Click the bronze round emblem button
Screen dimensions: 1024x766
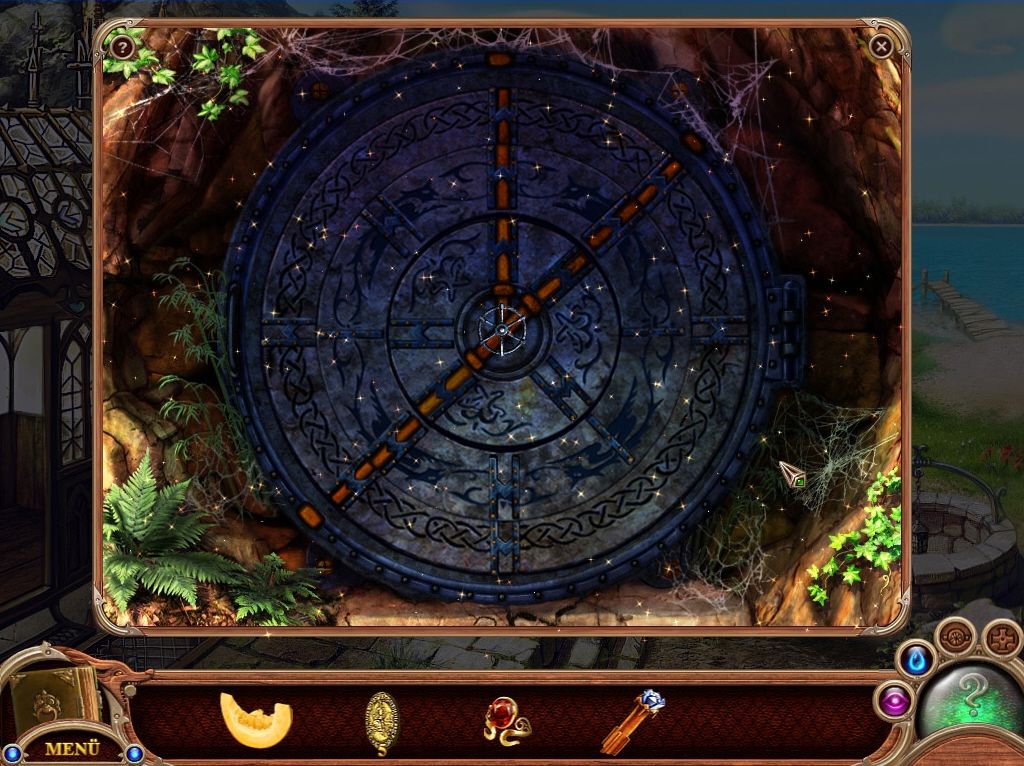pos(957,636)
